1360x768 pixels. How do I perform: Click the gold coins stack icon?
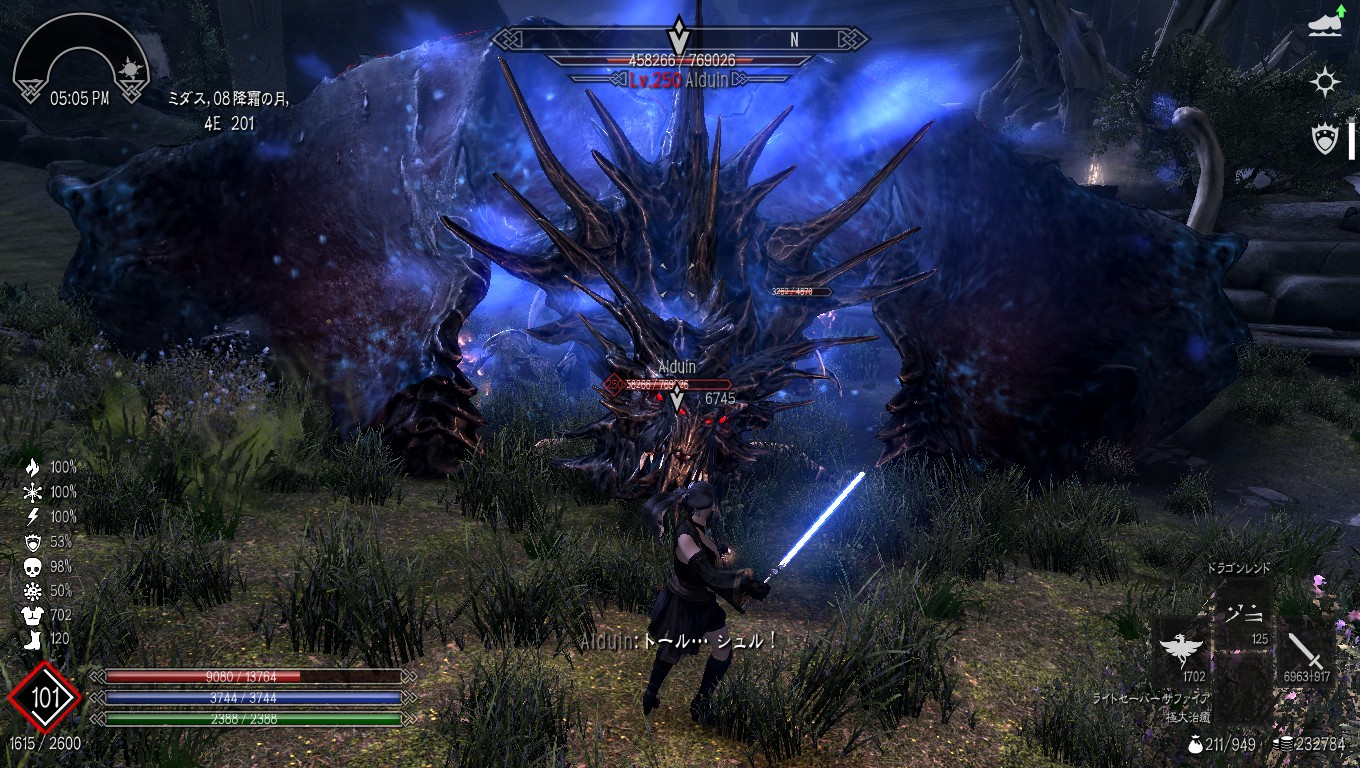click(1283, 744)
